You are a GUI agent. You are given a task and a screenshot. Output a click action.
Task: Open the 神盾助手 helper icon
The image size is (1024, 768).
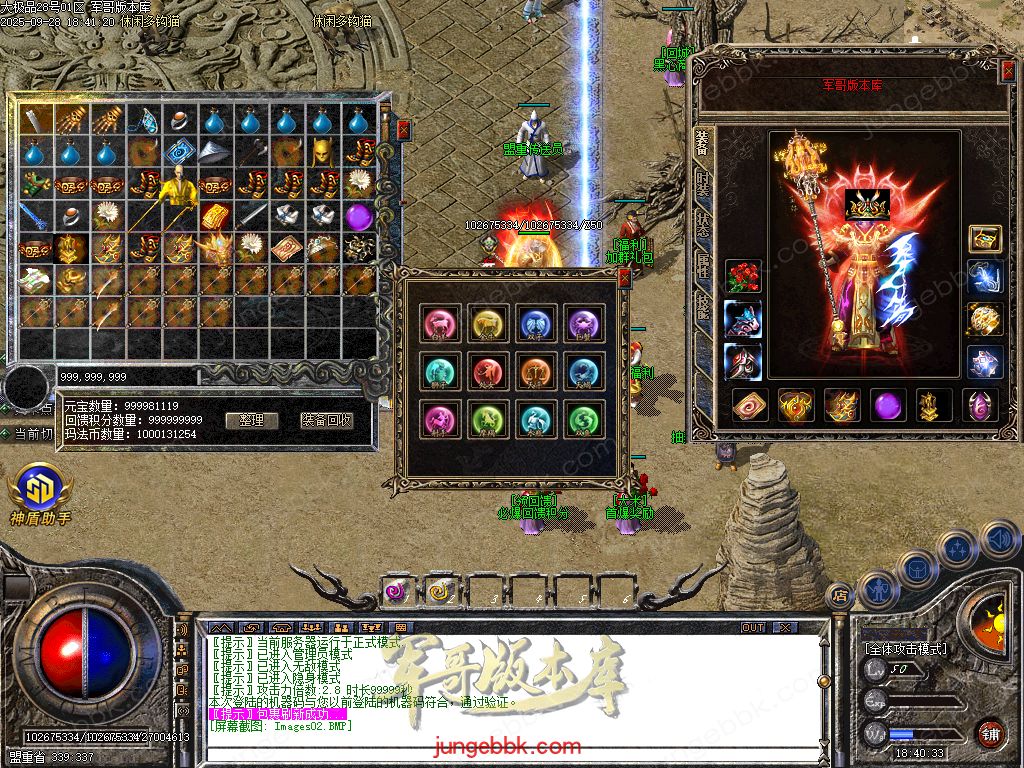[40, 490]
